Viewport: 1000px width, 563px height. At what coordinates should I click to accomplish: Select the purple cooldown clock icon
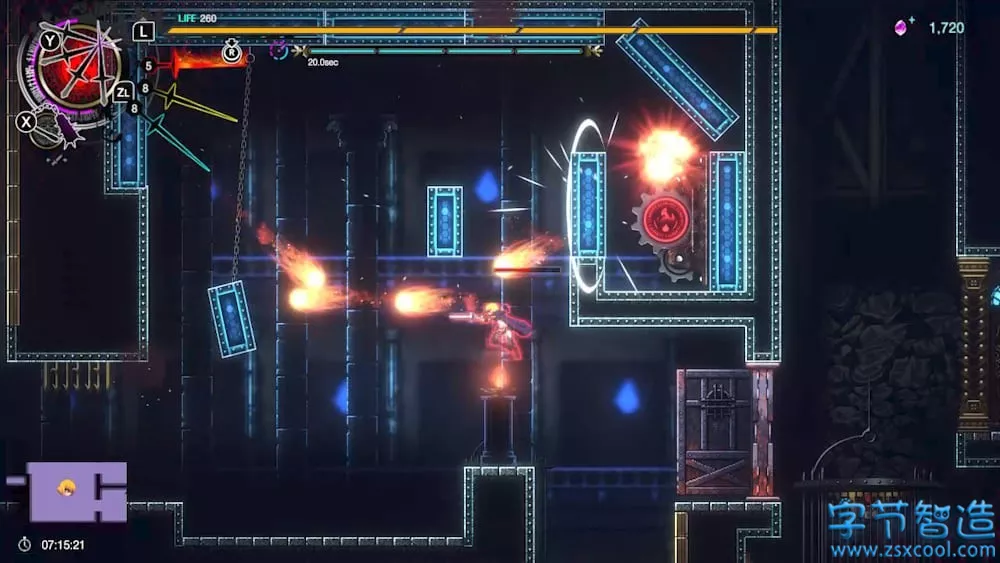(x=279, y=49)
